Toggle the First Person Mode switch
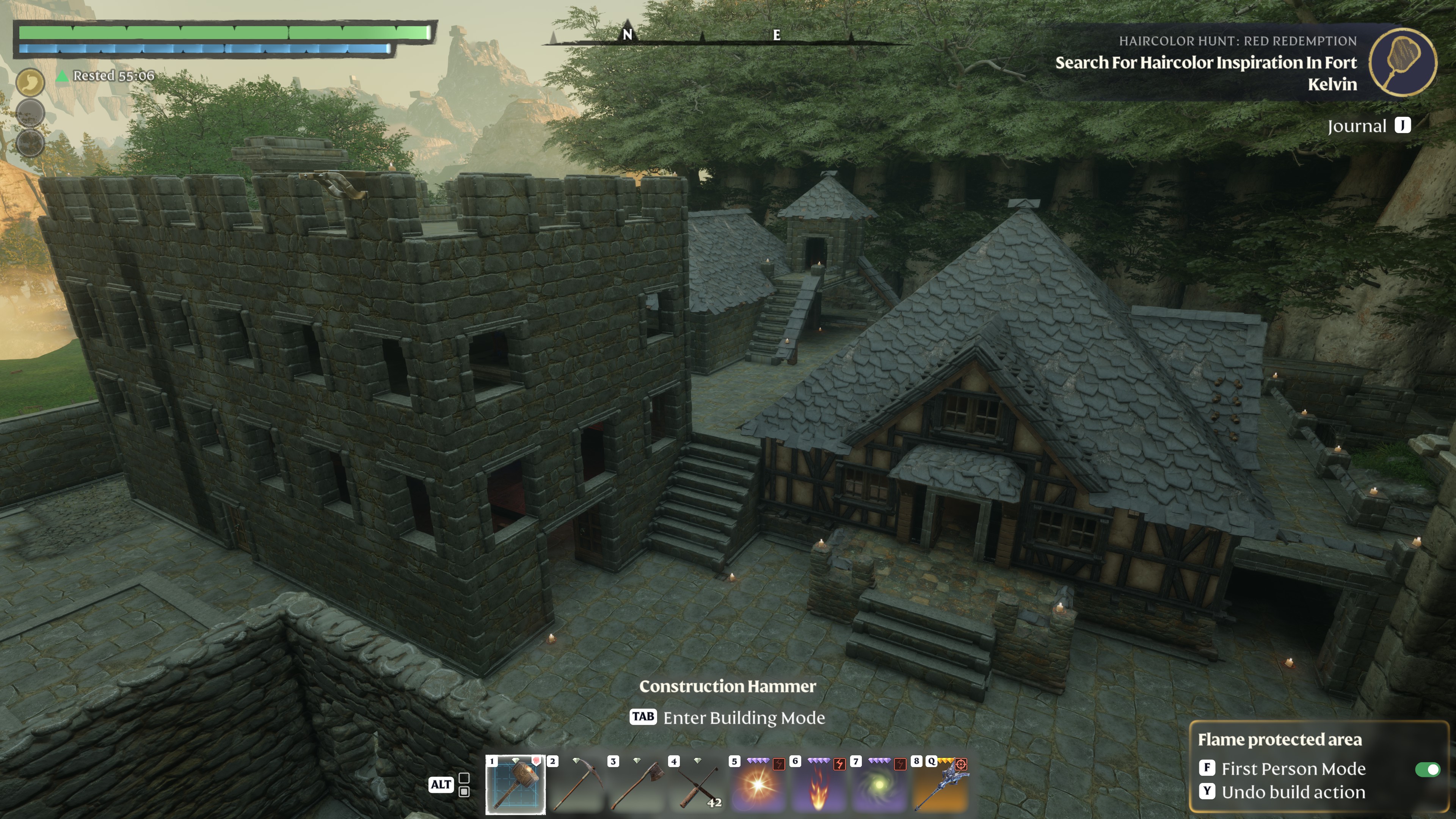The image size is (1456, 819). click(x=1426, y=769)
